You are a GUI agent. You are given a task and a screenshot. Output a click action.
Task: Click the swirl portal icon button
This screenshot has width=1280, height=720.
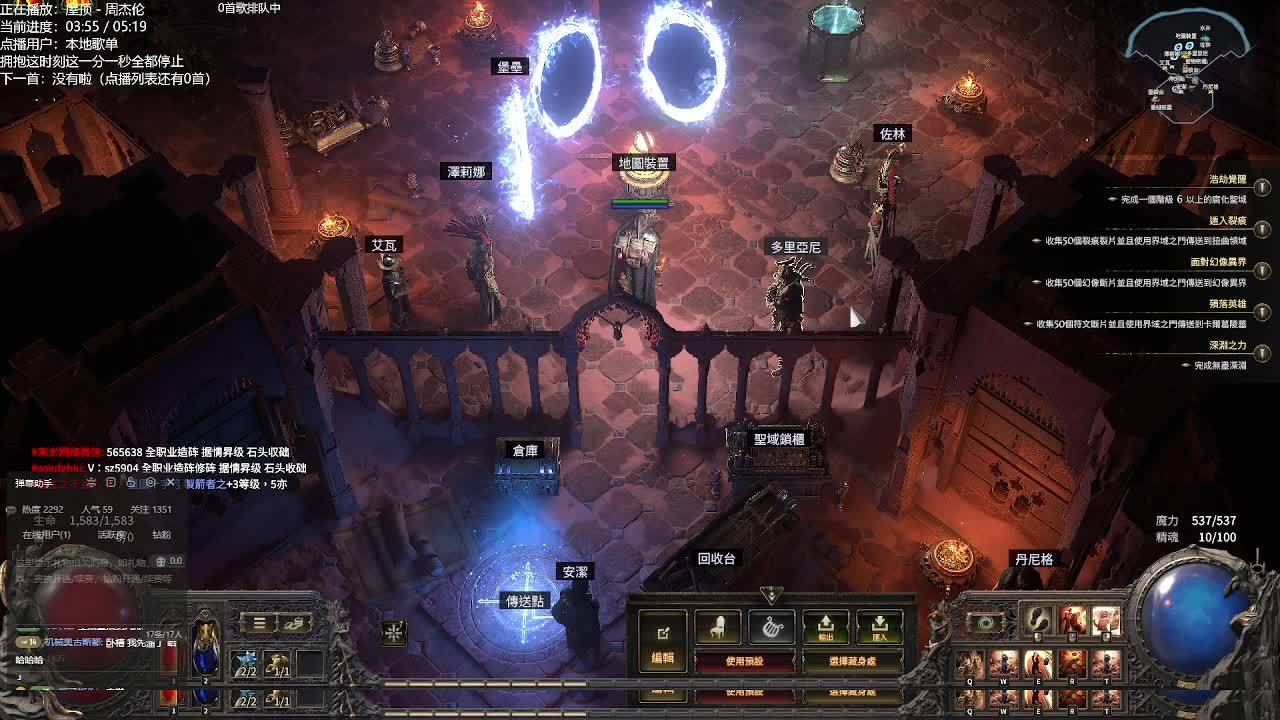986,622
